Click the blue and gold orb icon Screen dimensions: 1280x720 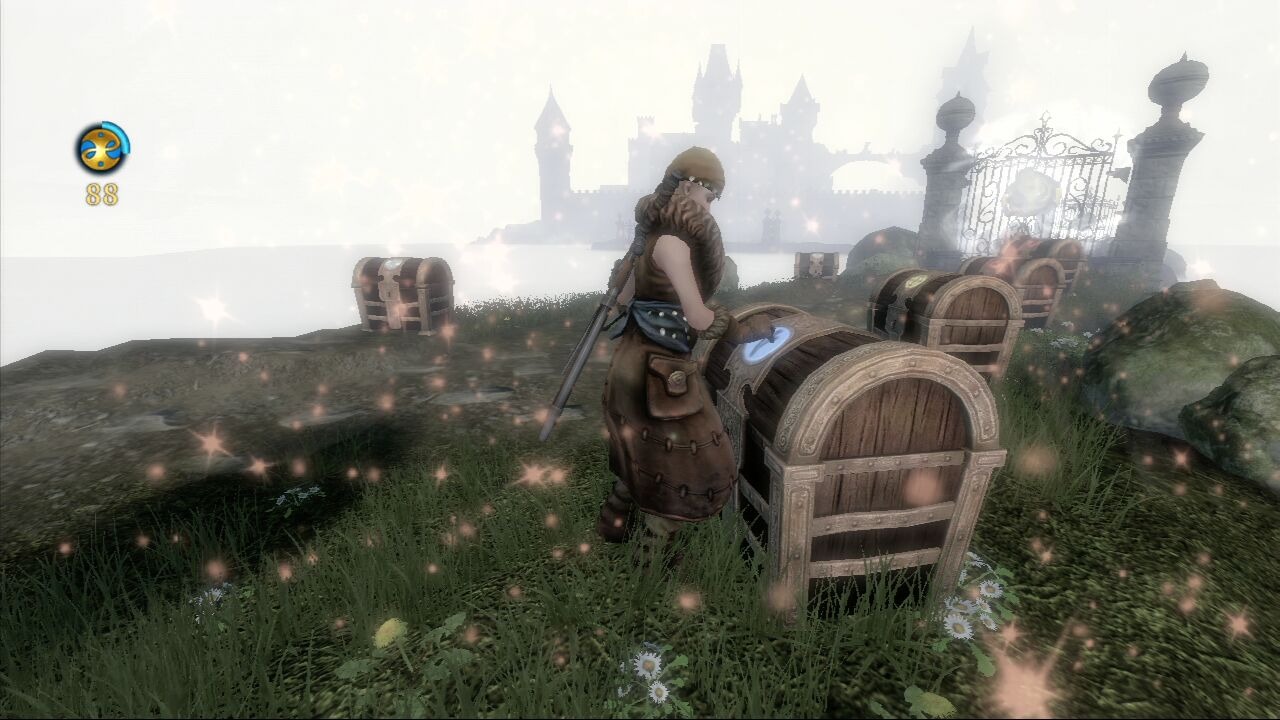(x=102, y=149)
